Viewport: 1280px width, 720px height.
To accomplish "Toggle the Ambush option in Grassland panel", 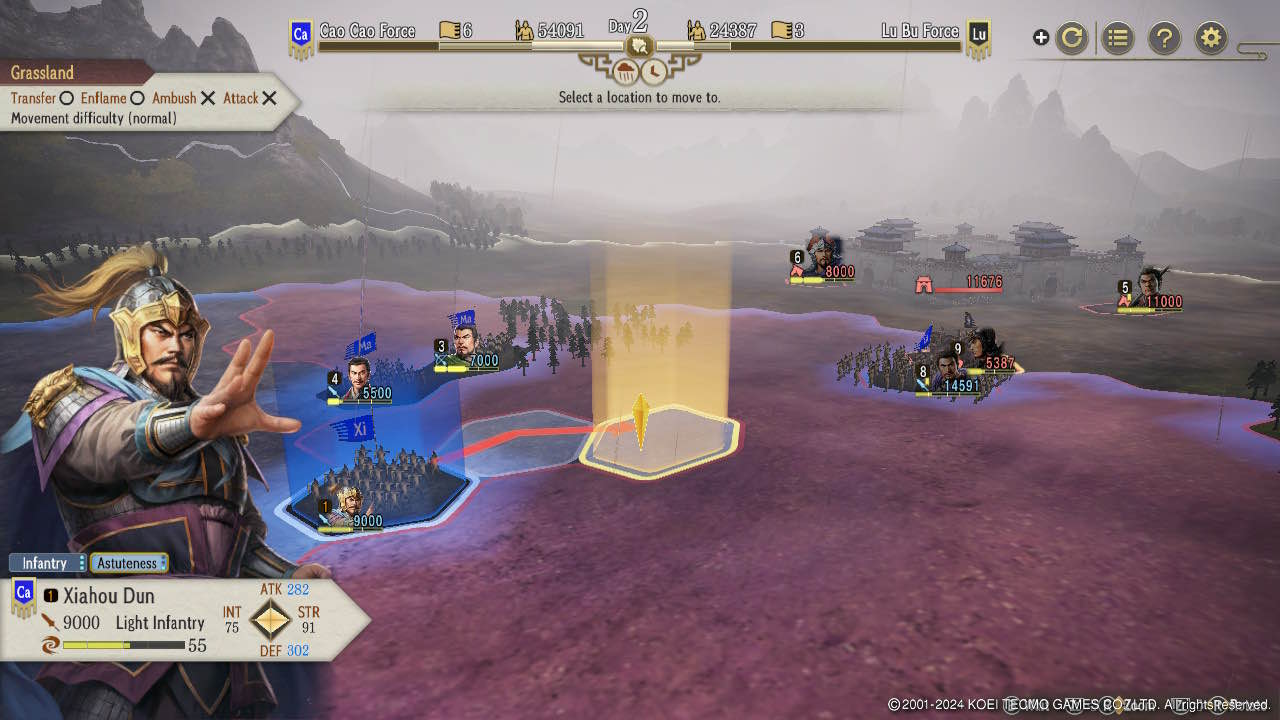I will tap(206, 98).
